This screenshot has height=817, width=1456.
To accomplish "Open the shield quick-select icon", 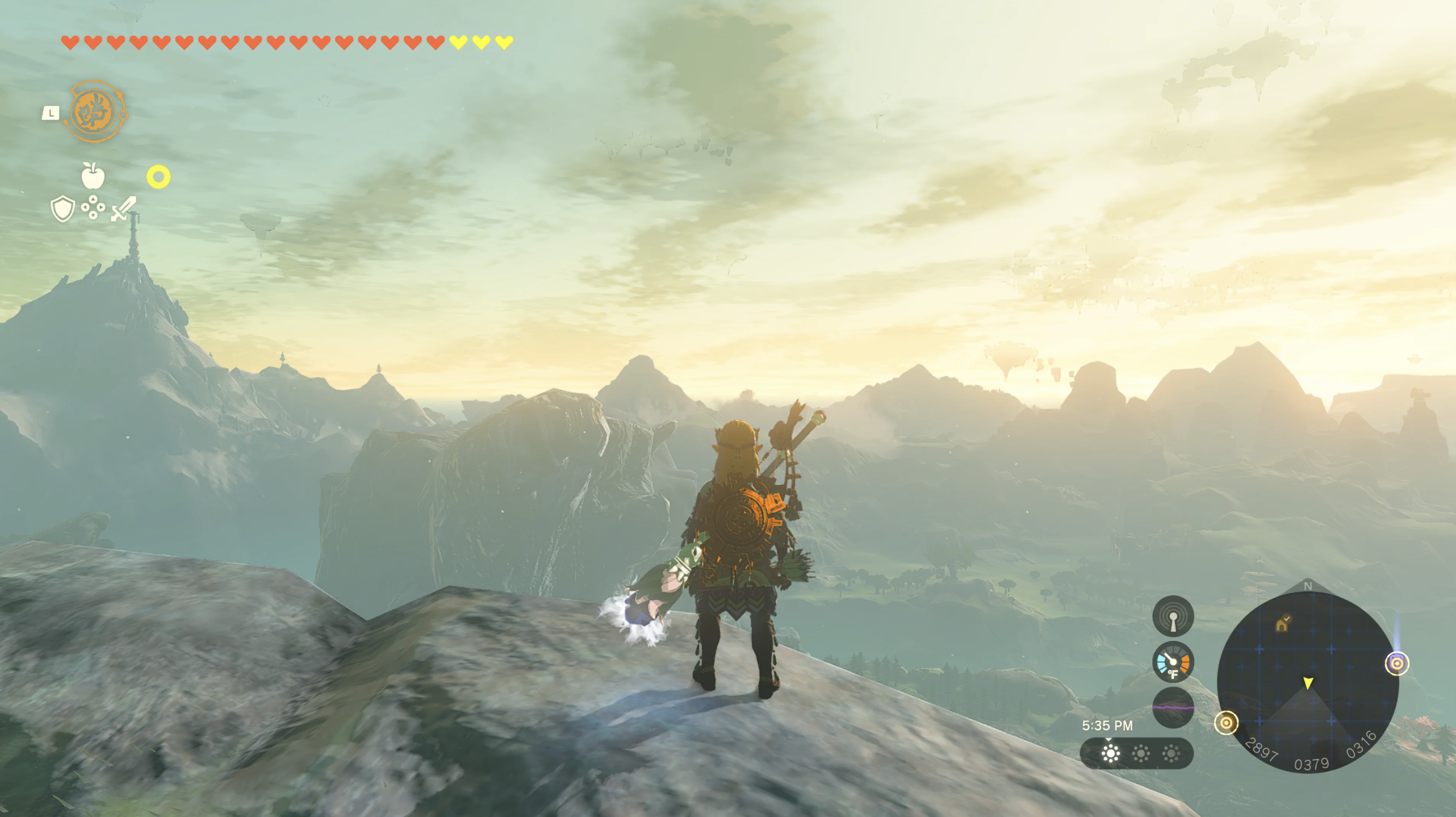I will pos(62,209).
